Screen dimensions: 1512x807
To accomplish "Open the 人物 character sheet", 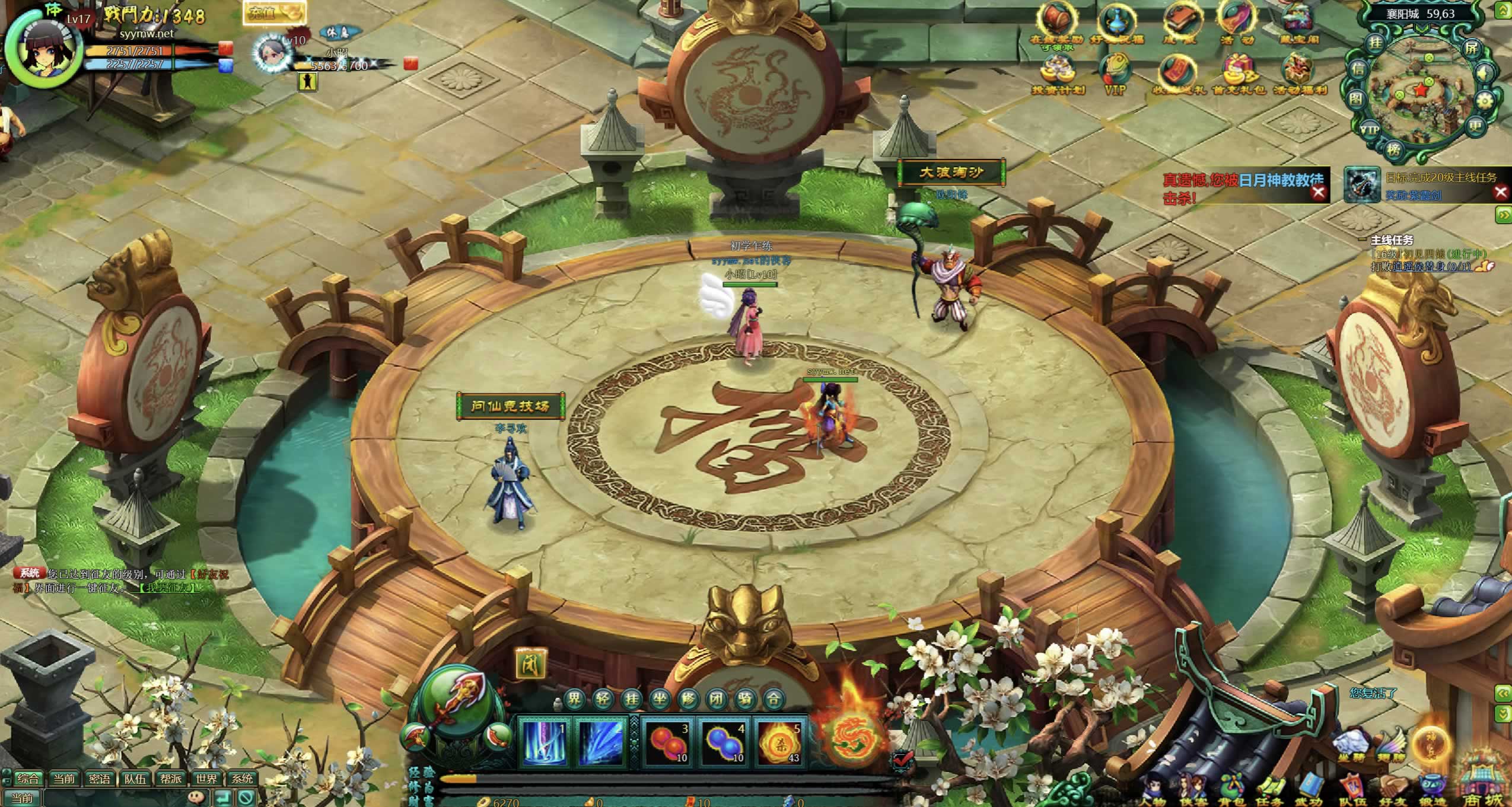I will [1154, 789].
